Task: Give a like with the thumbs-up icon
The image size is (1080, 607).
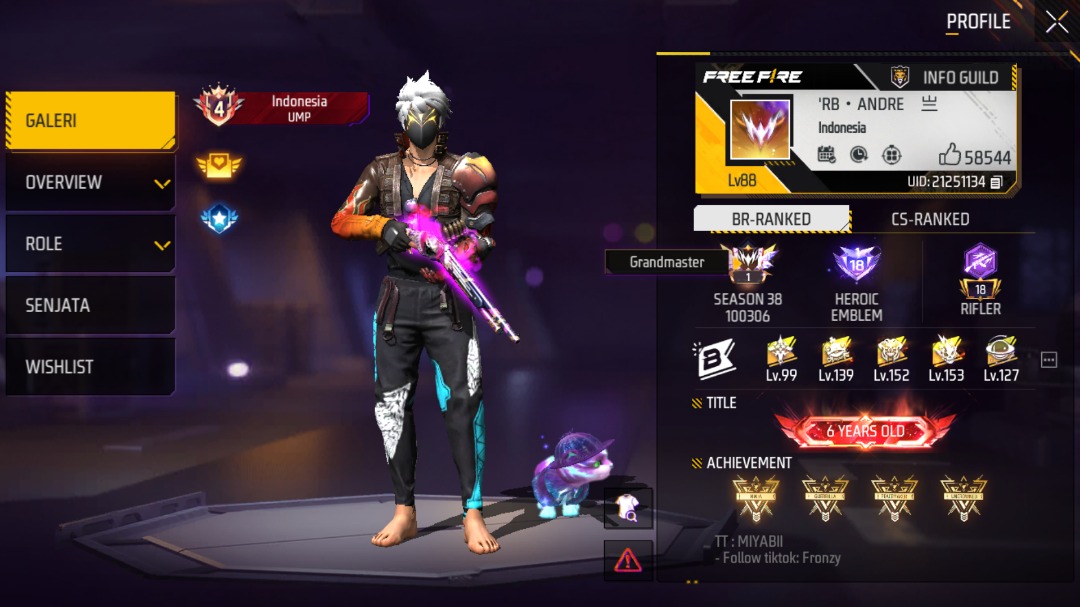Action: tap(950, 155)
